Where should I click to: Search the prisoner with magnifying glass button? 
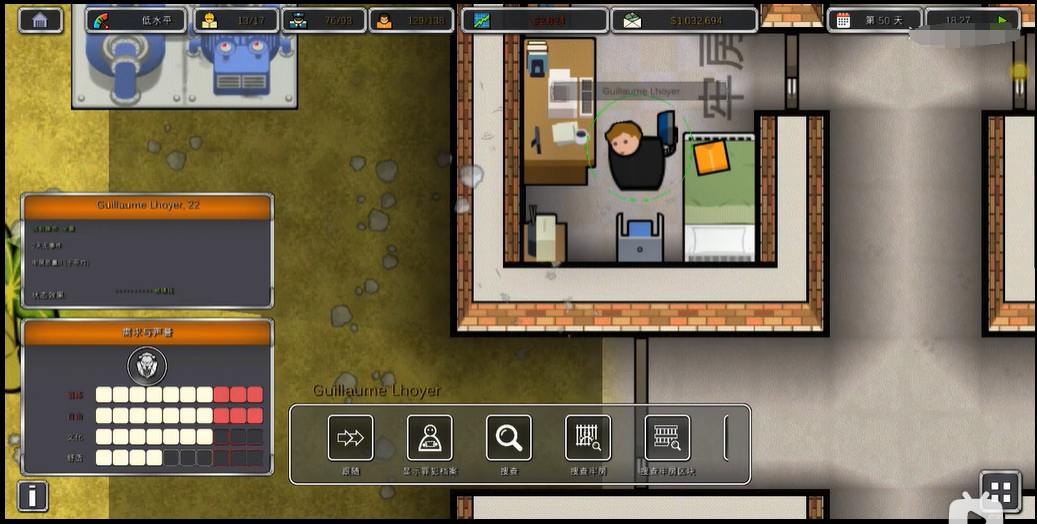(x=509, y=438)
